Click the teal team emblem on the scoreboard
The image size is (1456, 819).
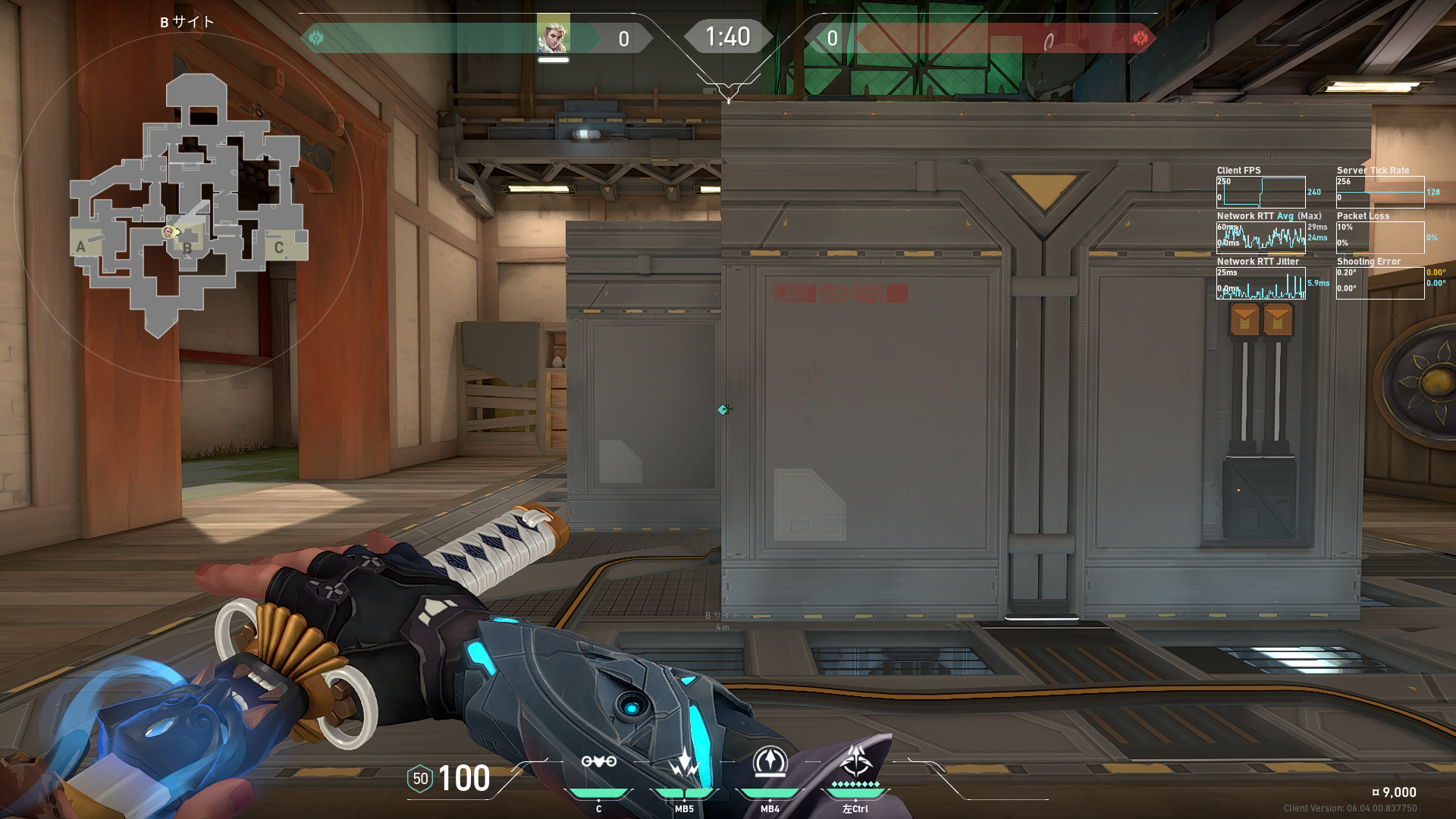(316, 38)
